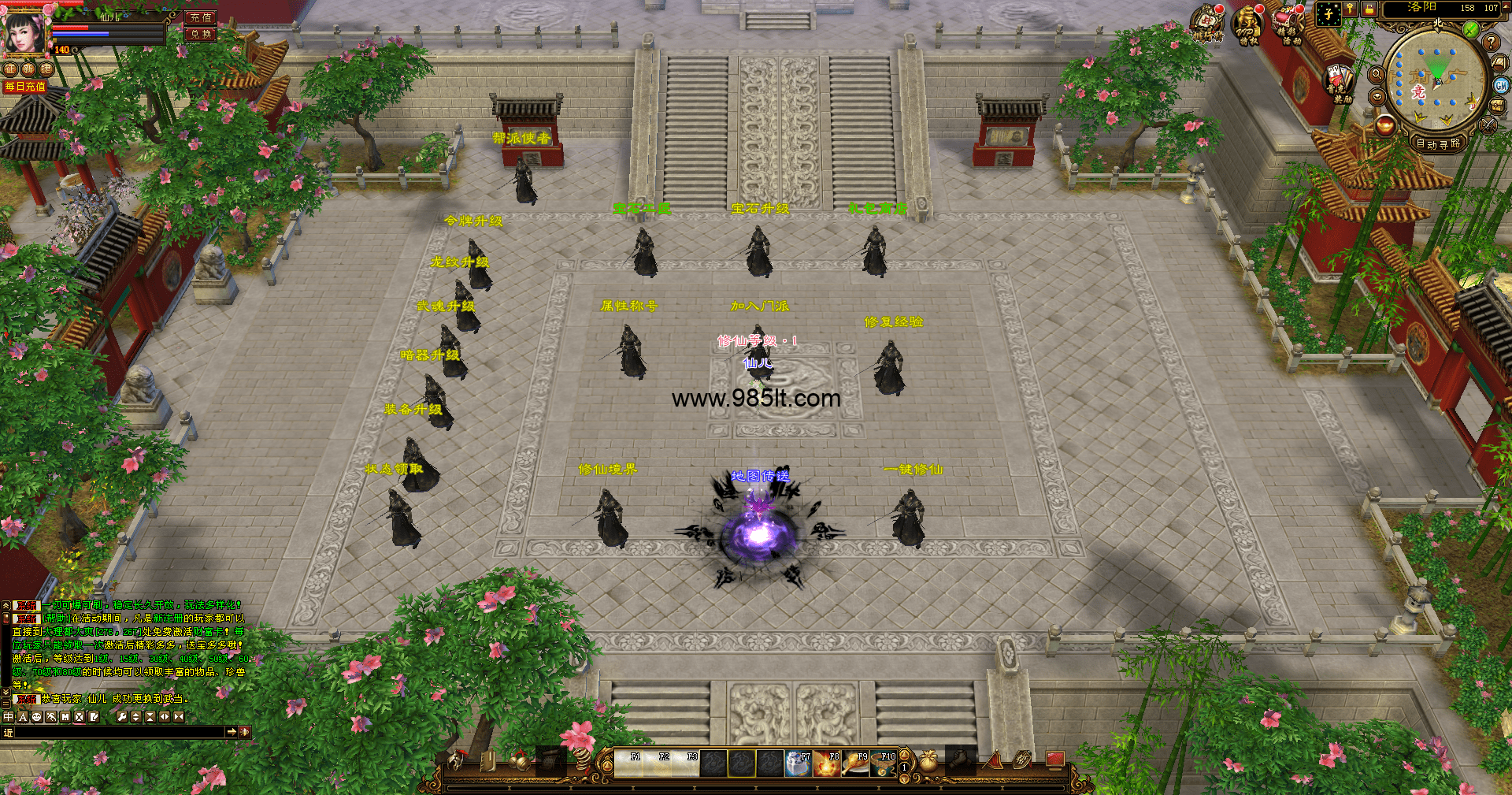Open the 精彩活动 events icon
The image size is (1512, 795).
1289,25
